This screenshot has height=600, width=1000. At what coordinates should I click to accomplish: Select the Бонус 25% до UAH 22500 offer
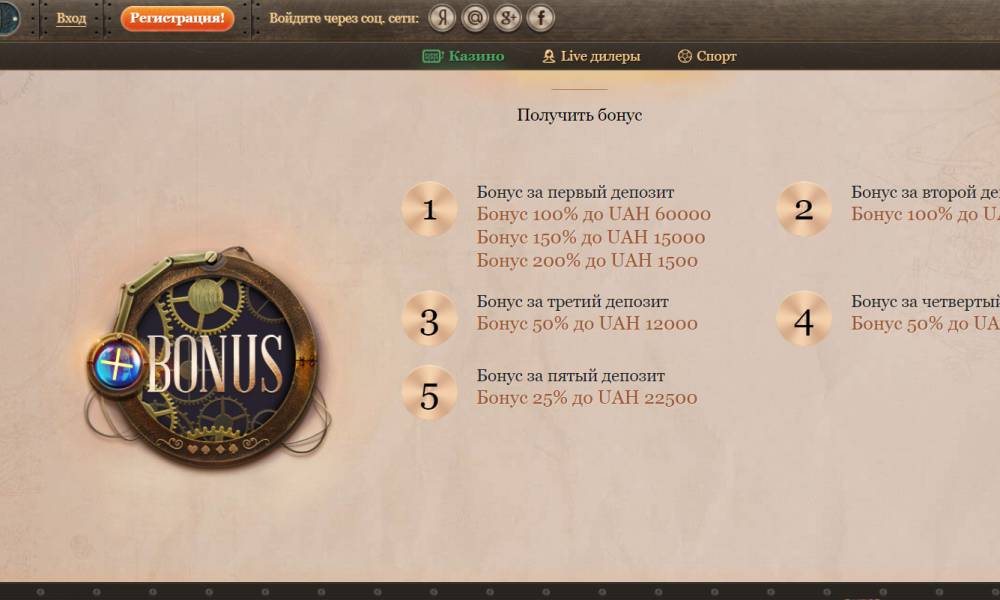[587, 398]
